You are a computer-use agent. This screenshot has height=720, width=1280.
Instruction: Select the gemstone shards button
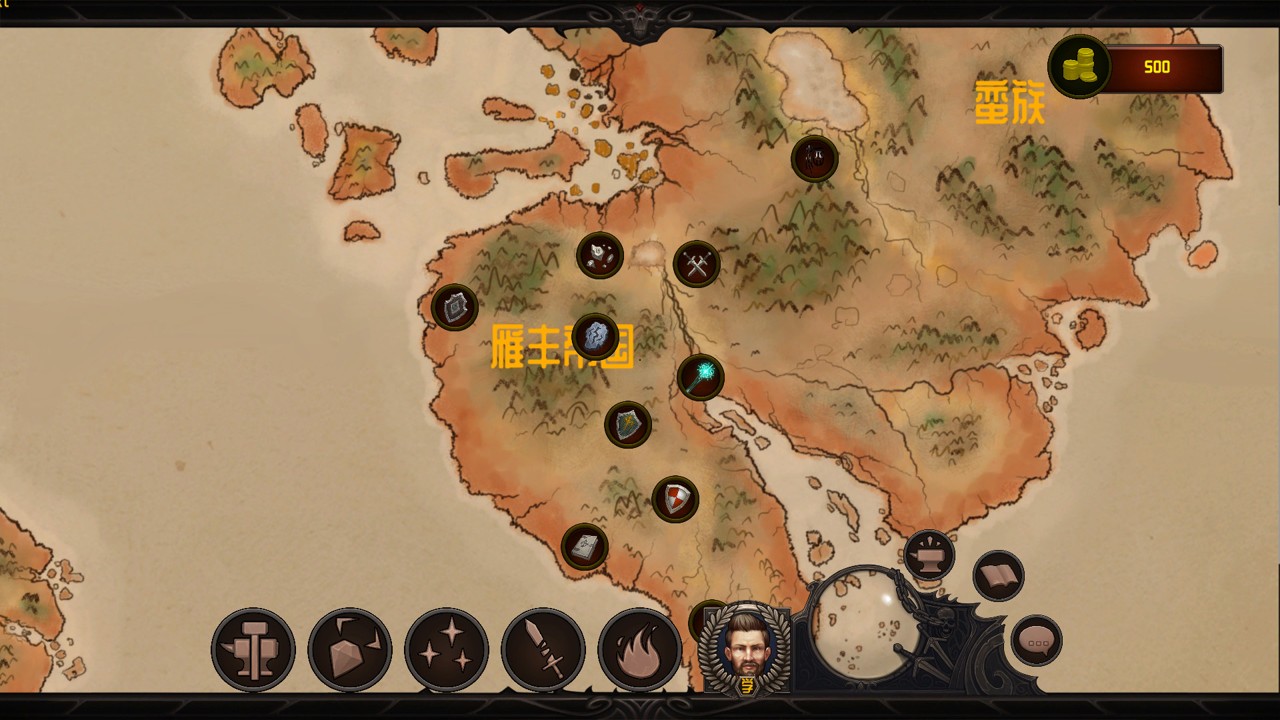[x=349, y=650]
